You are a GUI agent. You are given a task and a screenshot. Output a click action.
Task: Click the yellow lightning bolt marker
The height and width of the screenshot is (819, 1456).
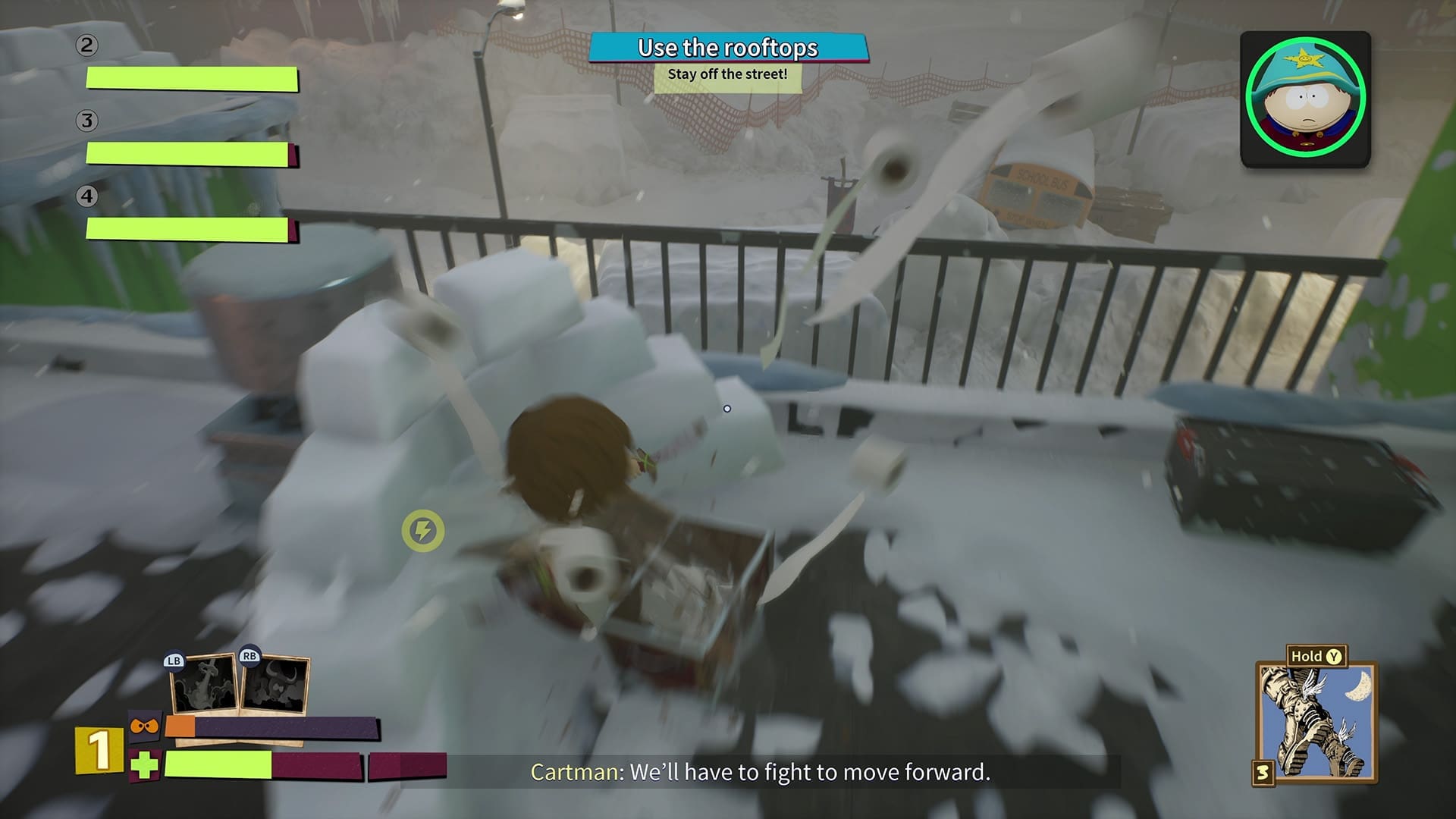(423, 530)
